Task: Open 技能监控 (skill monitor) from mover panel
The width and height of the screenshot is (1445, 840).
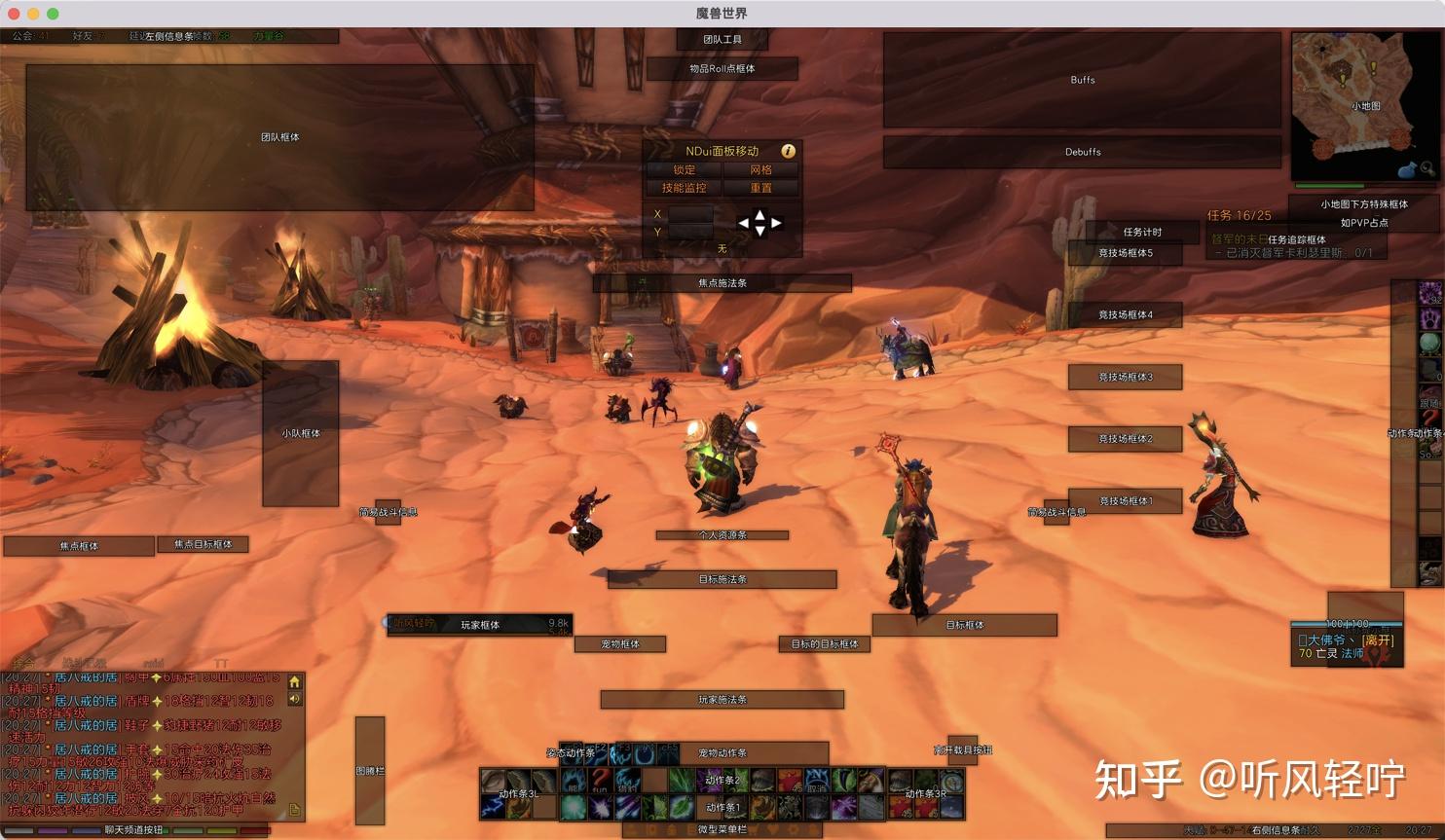Action: coord(685,188)
